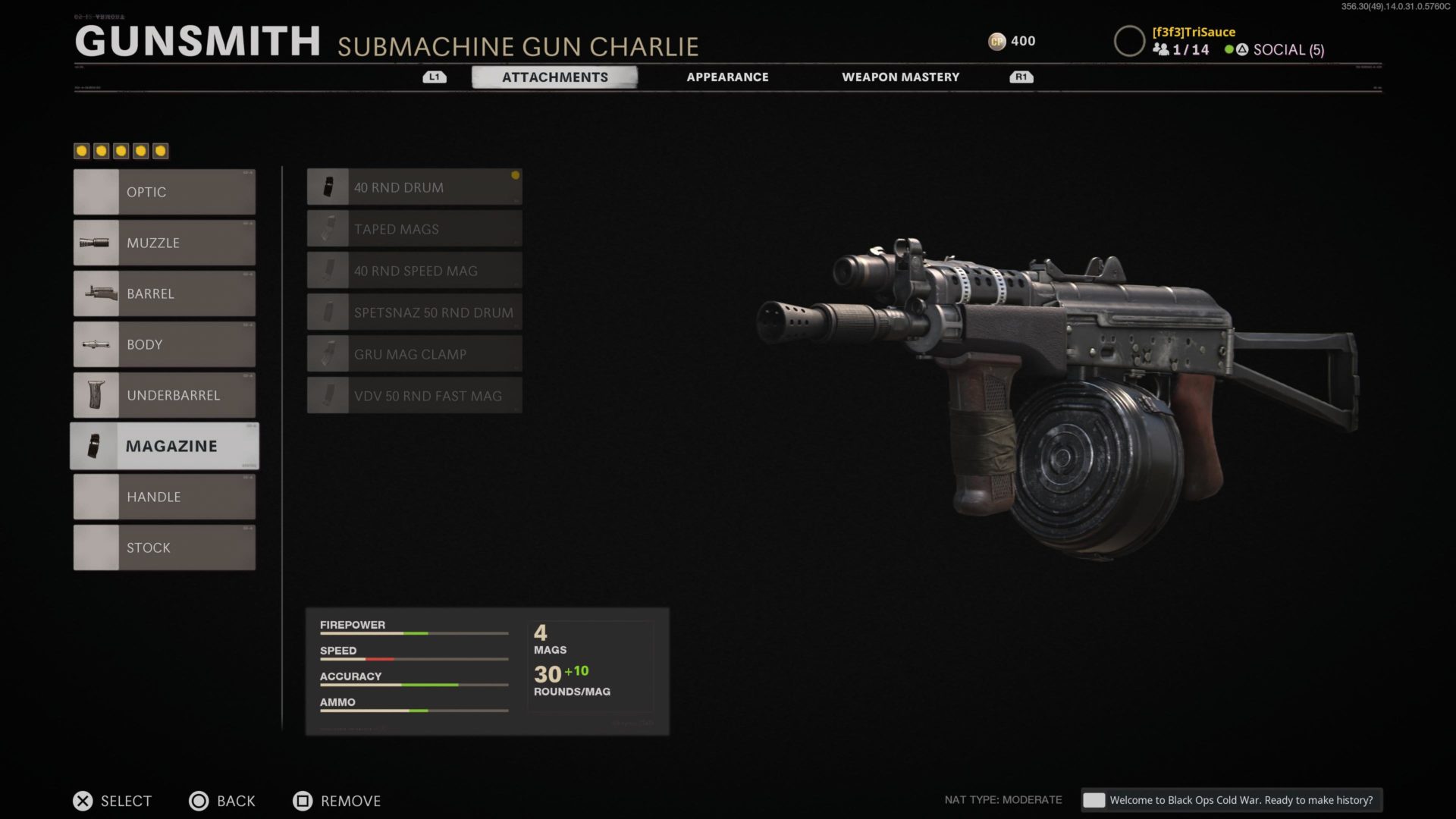Viewport: 1456px width, 819px height.
Task: Equip the 40 Rnd Drum magazine
Action: (414, 187)
